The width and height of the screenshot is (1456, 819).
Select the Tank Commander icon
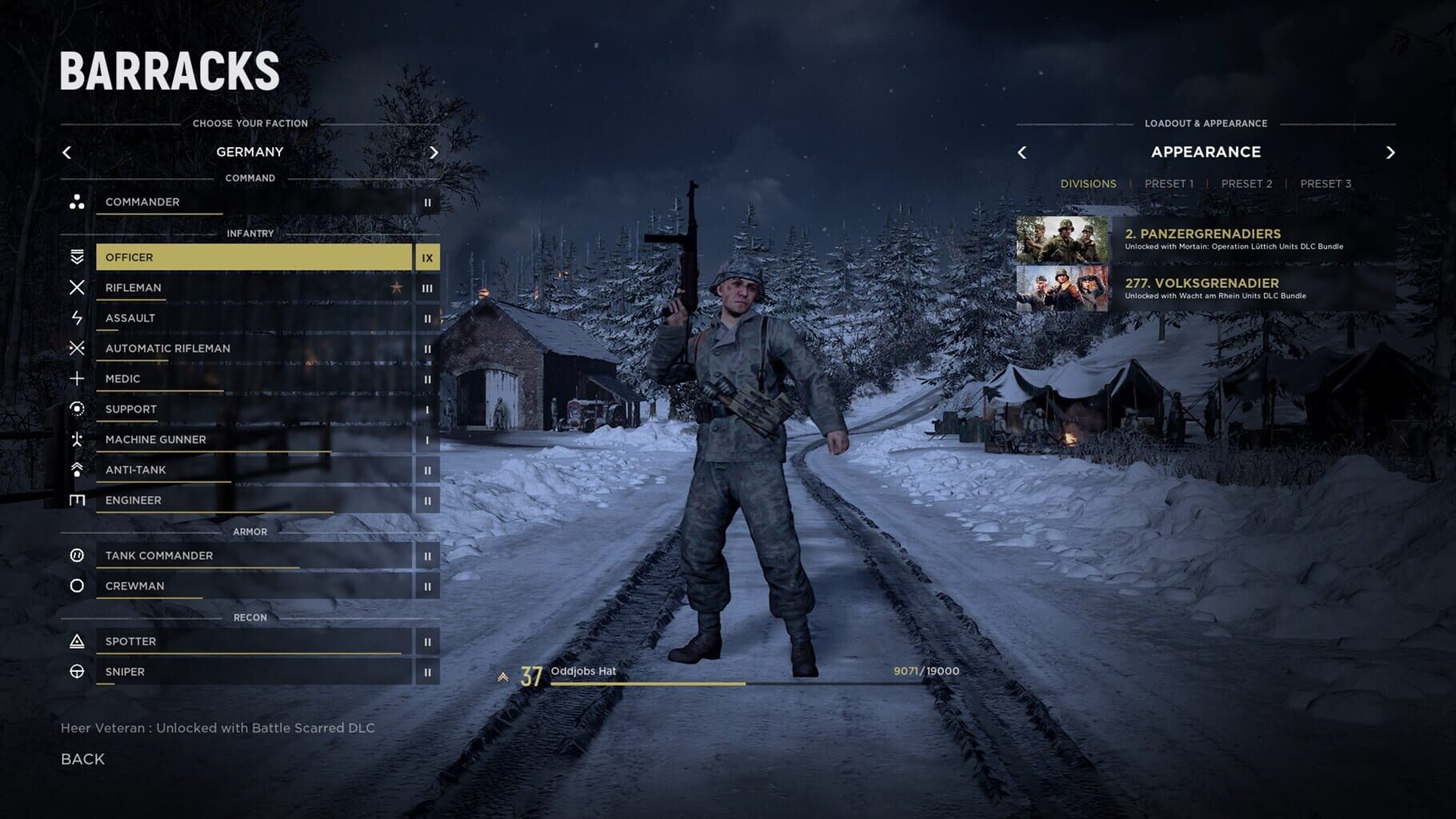[x=78, y=555]
